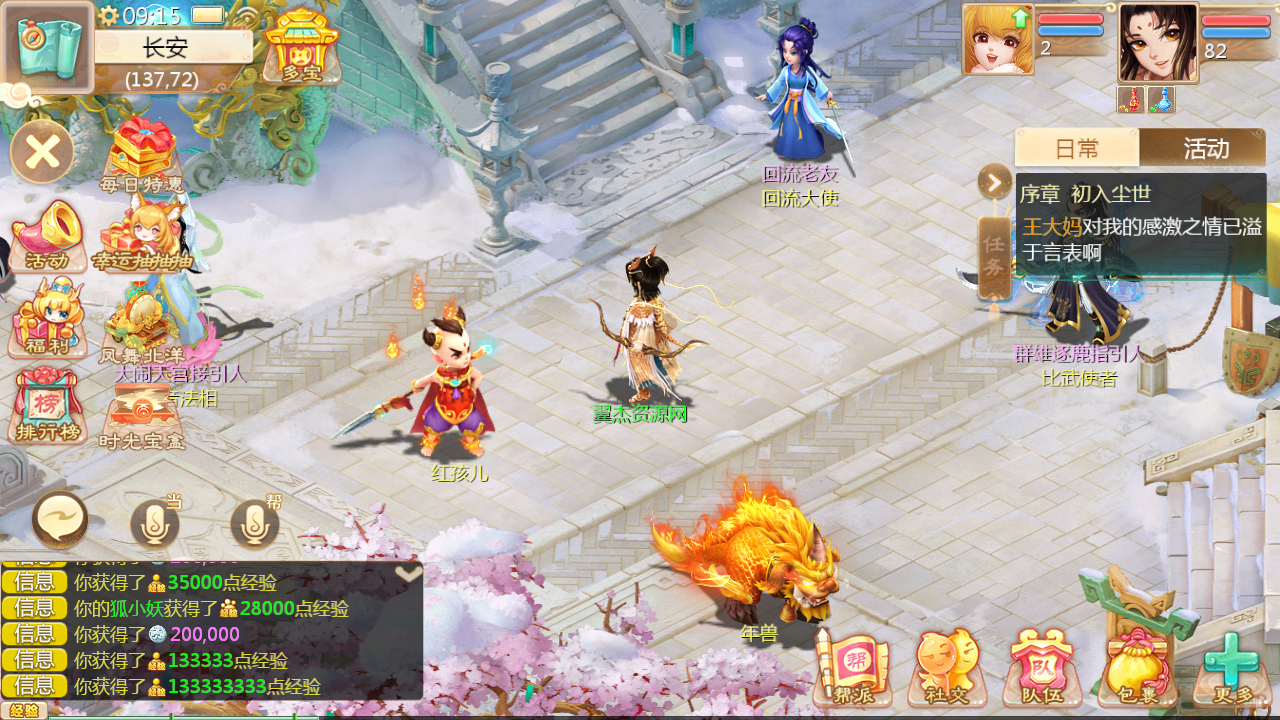1280x720 pixels.
Task: Close the expanded side menu with X
Action: (x=42, y=152)
